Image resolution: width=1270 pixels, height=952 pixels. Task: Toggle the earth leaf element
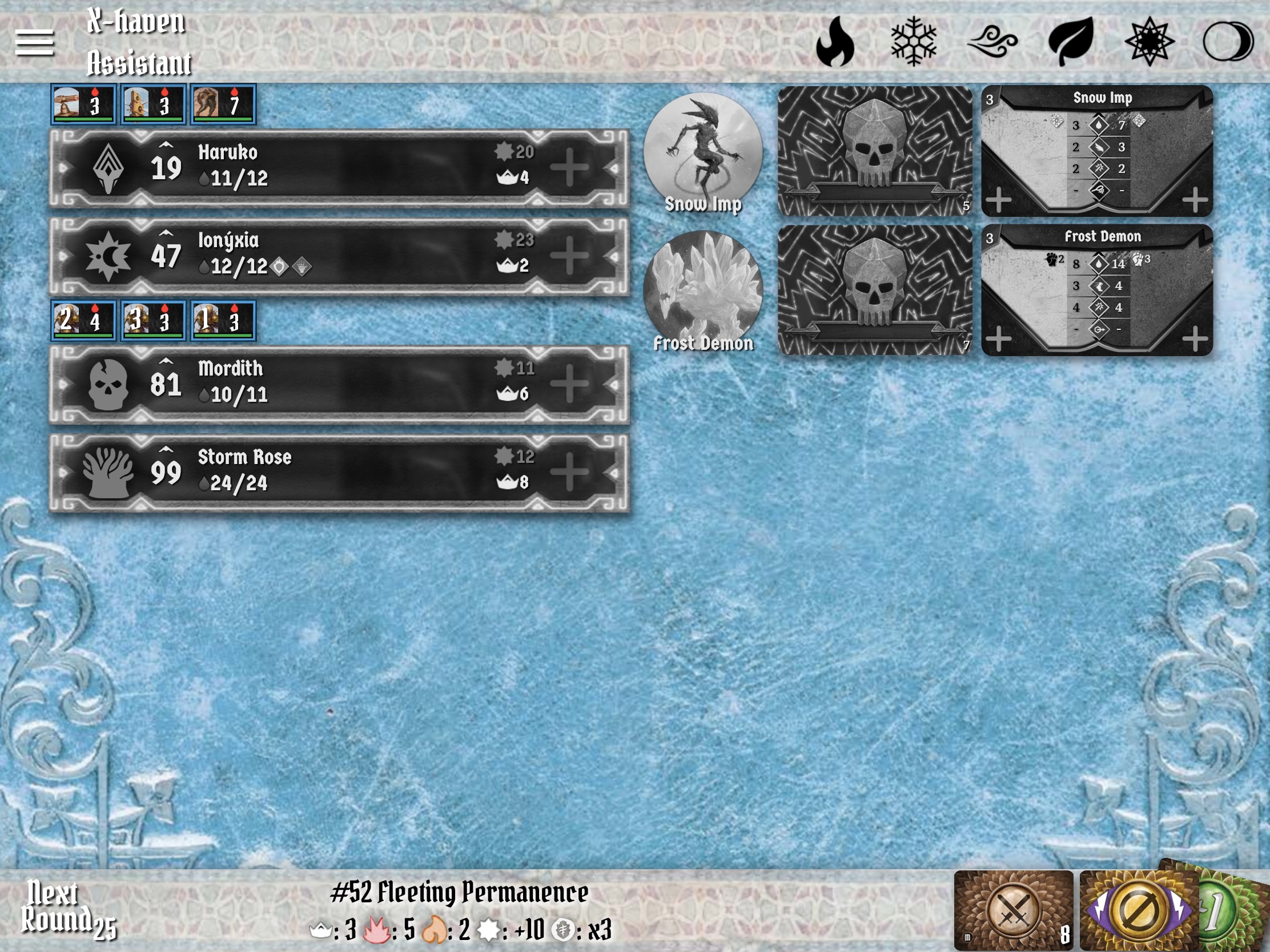click(x=1071, y=41)
